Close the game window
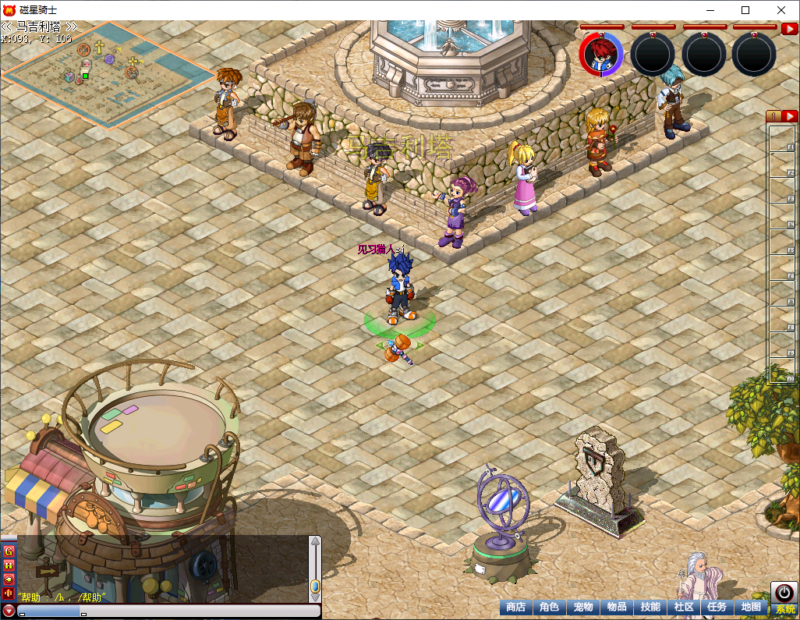The height and width of the screenshot is (620, 800). point(776,10)
